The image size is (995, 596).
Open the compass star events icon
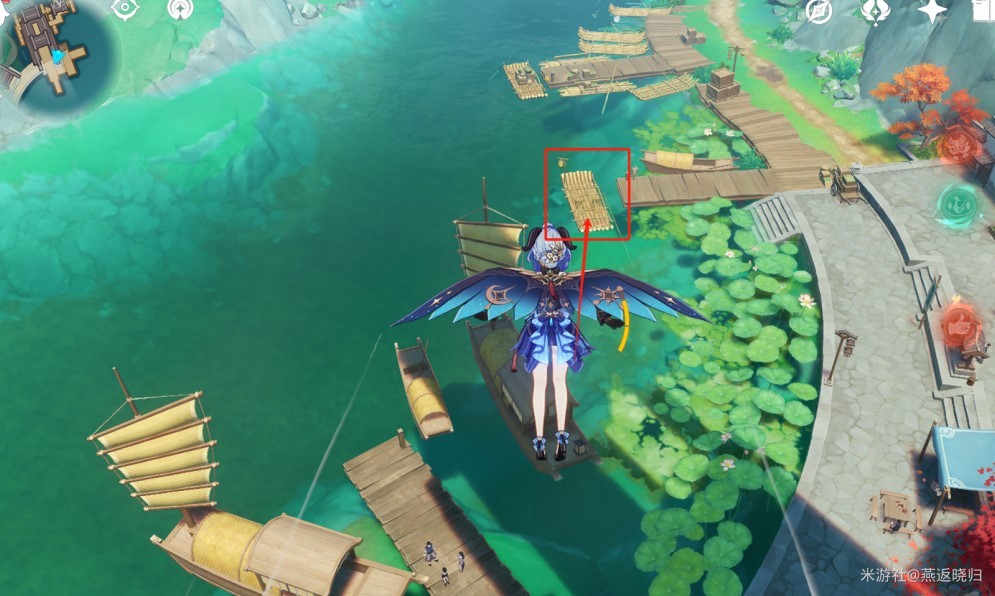click(819, 10)
